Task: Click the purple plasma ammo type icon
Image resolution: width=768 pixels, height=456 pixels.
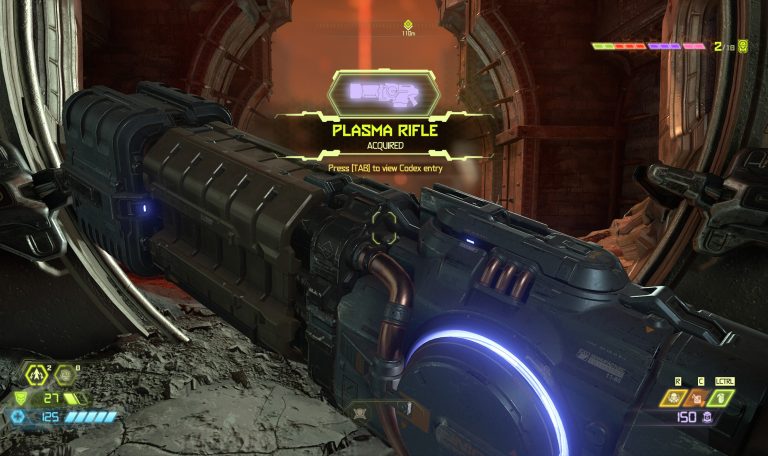Action: point(707,417)
